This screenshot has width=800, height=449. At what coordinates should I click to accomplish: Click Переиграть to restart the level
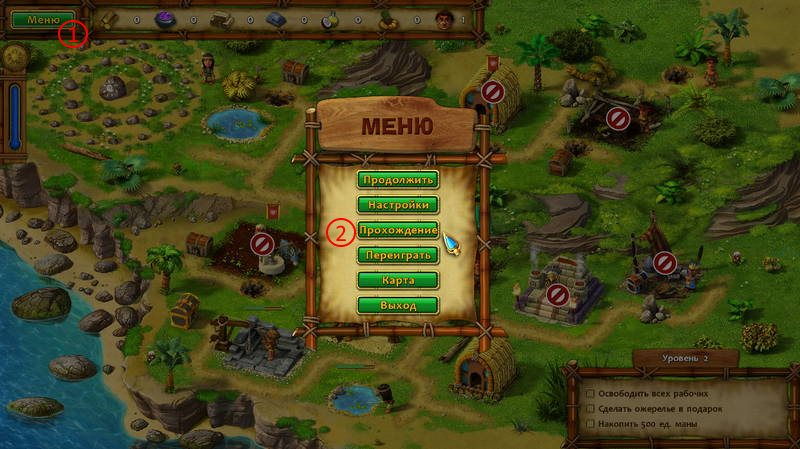pyautogui.click(x=397, y=255)
